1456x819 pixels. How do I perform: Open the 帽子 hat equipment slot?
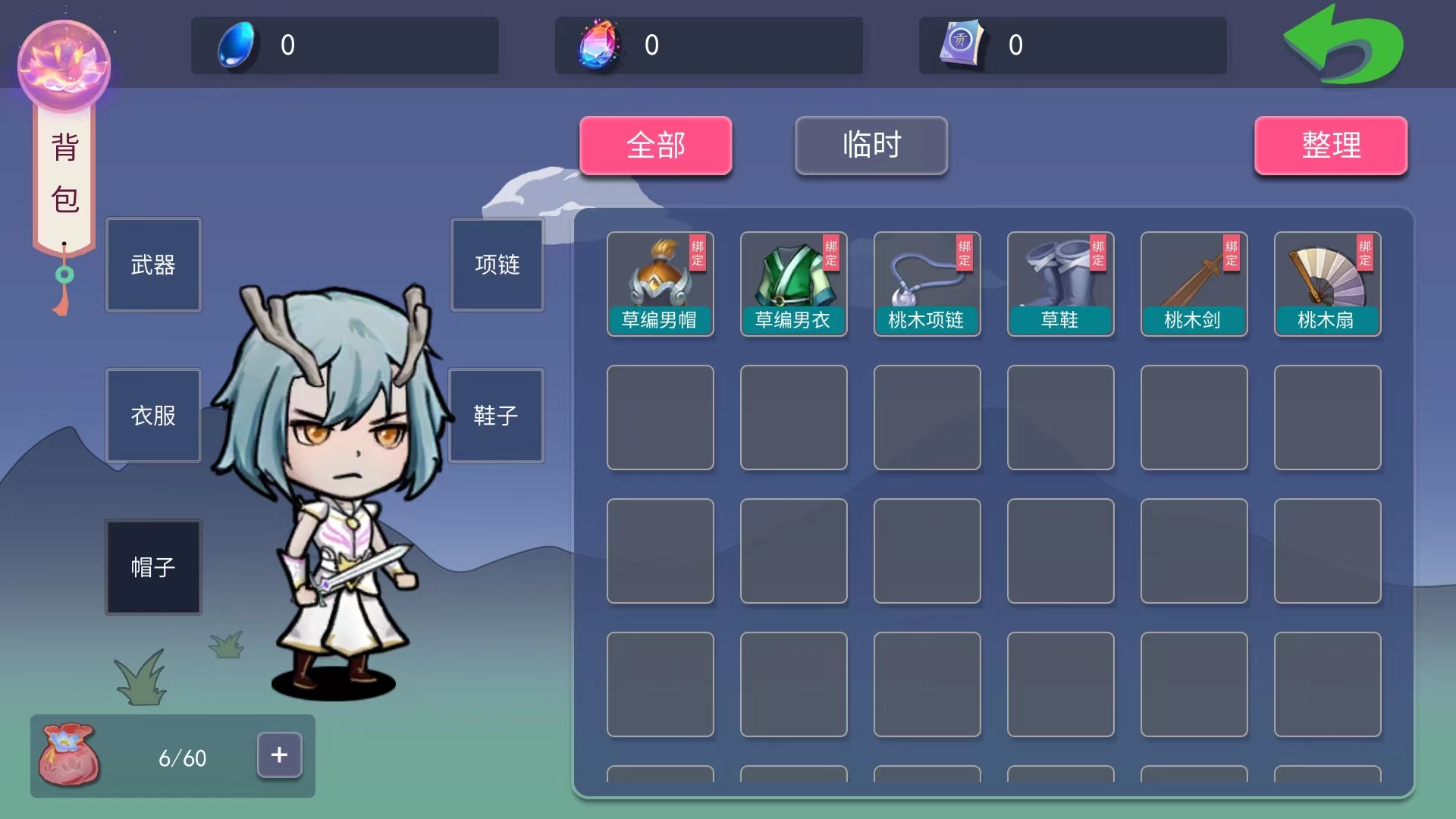pos(153,566)
